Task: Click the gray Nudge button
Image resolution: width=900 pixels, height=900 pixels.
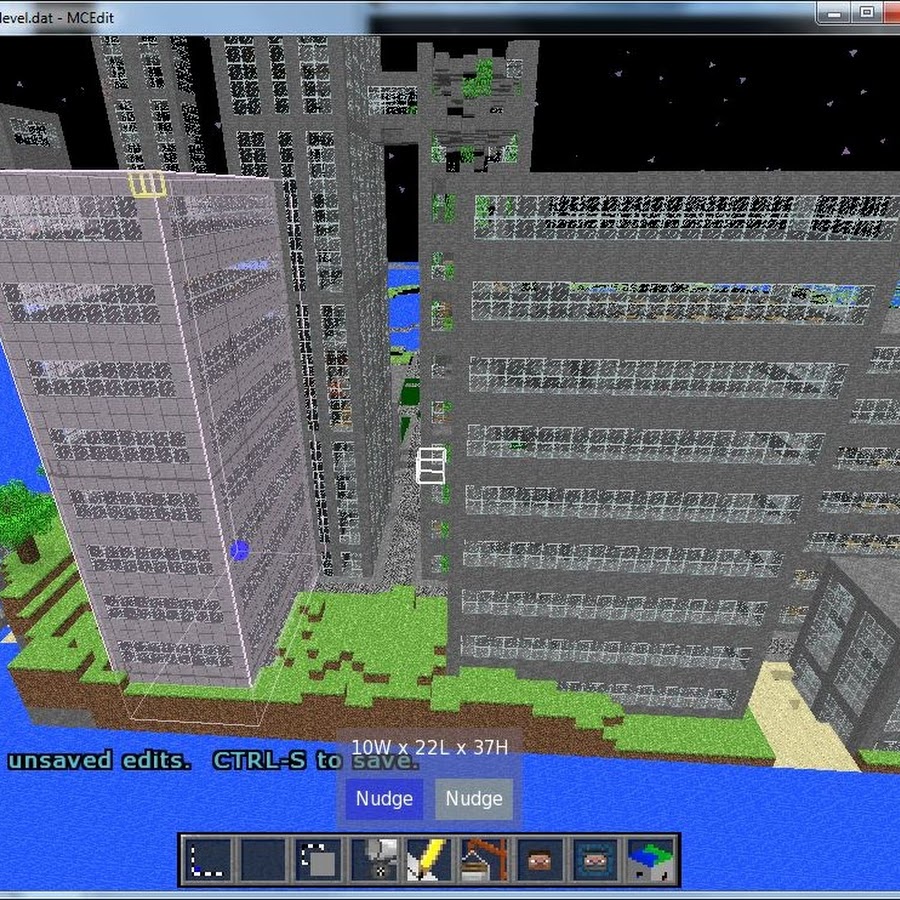Action: pos(474,799)
